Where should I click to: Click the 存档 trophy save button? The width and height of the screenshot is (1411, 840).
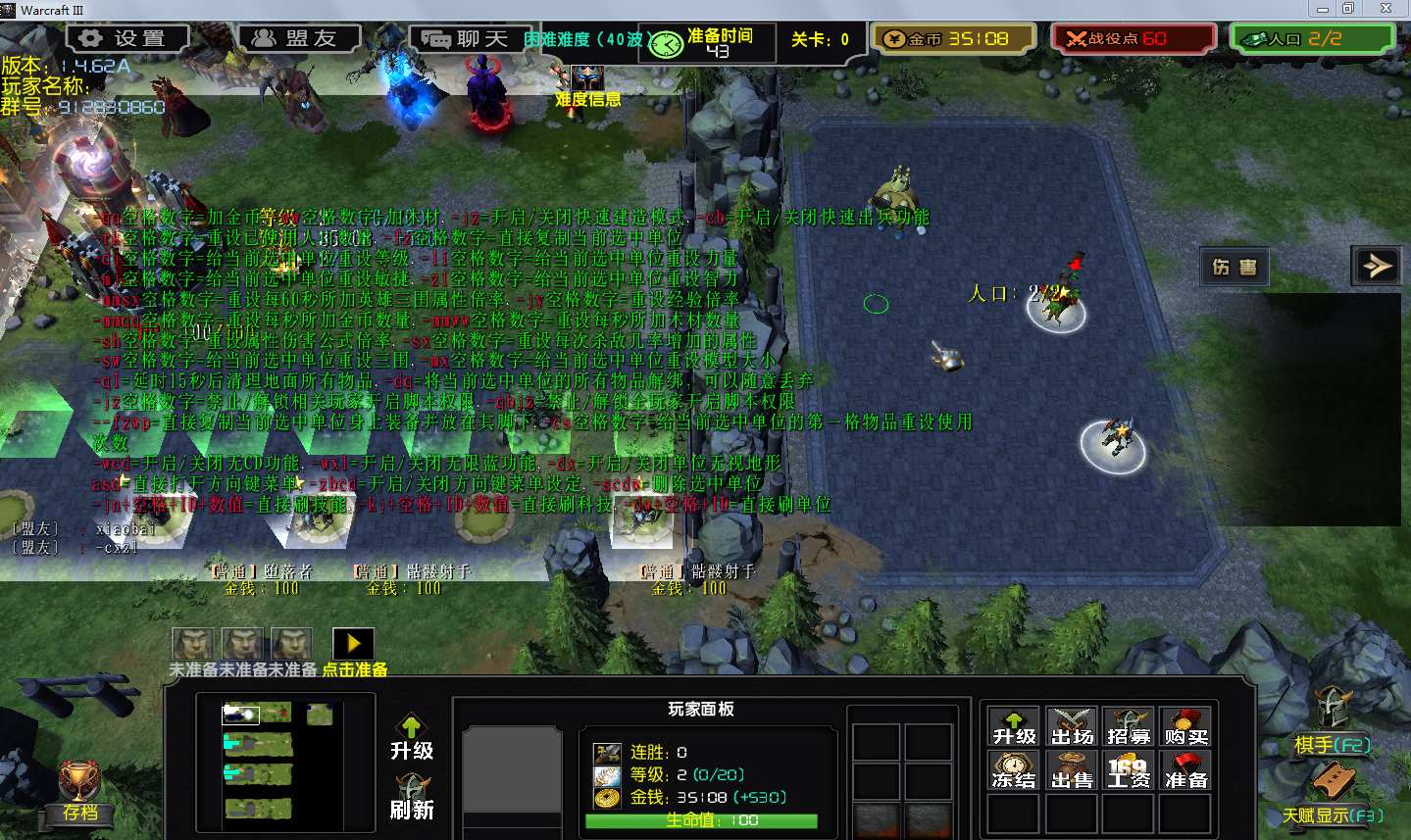click(x=80, y=787)
